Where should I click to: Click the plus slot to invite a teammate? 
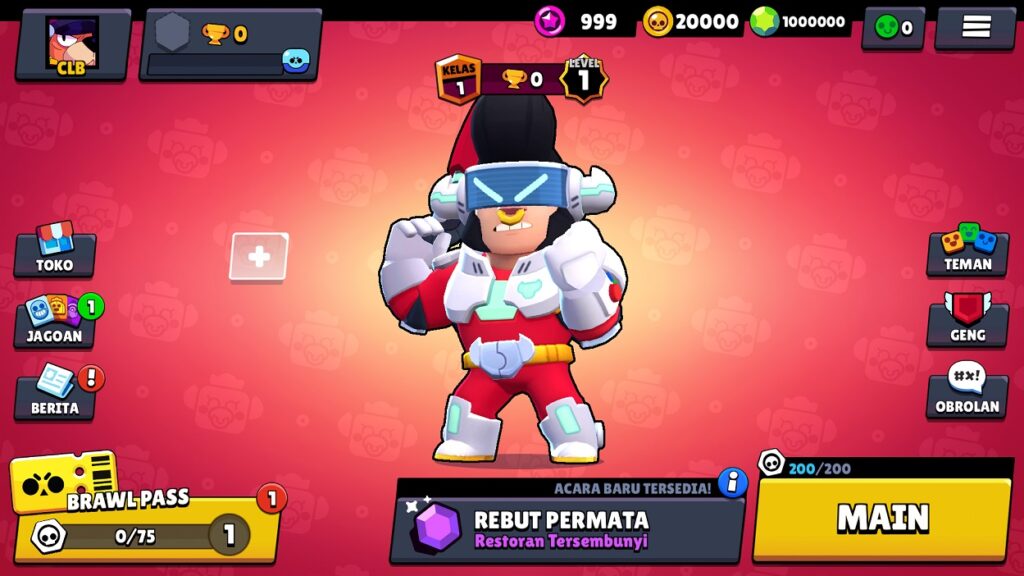click(259, 257)
